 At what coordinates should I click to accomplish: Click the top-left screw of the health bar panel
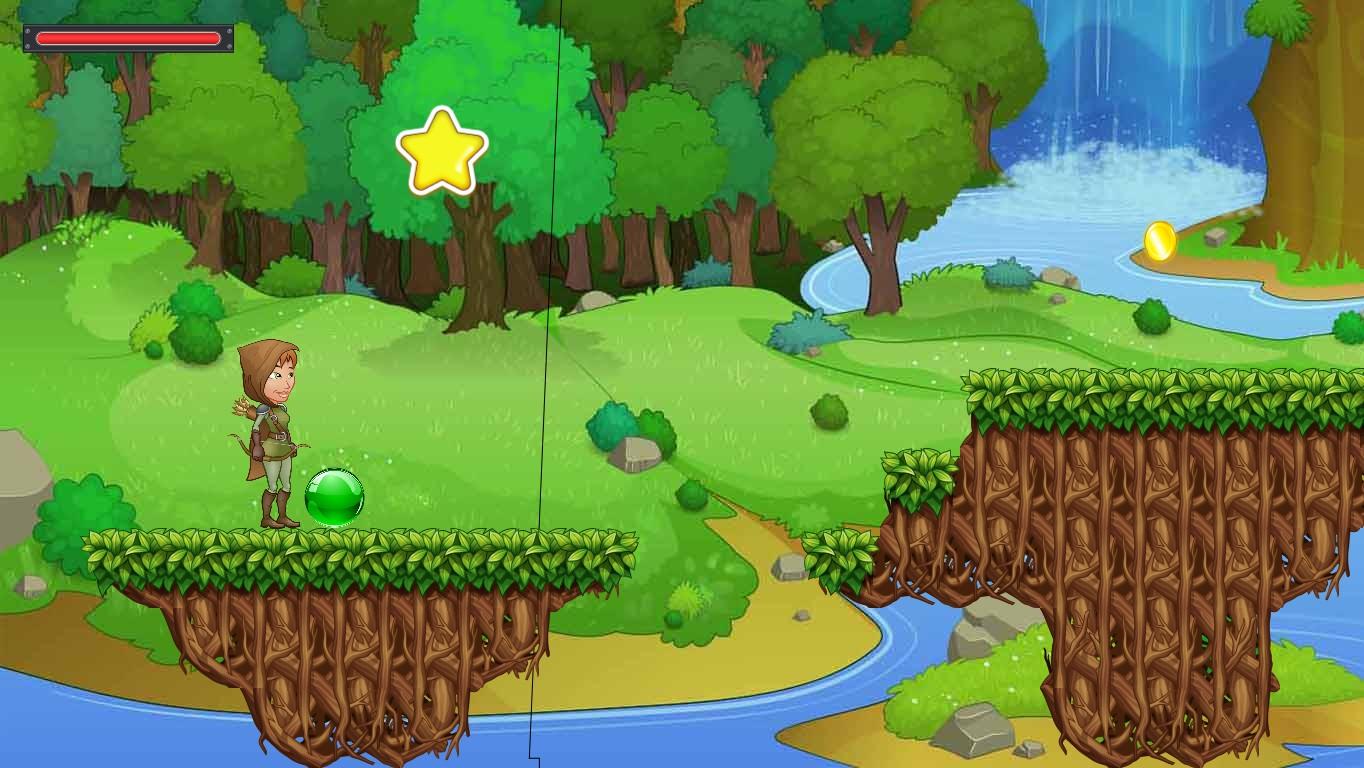point(27,30)
